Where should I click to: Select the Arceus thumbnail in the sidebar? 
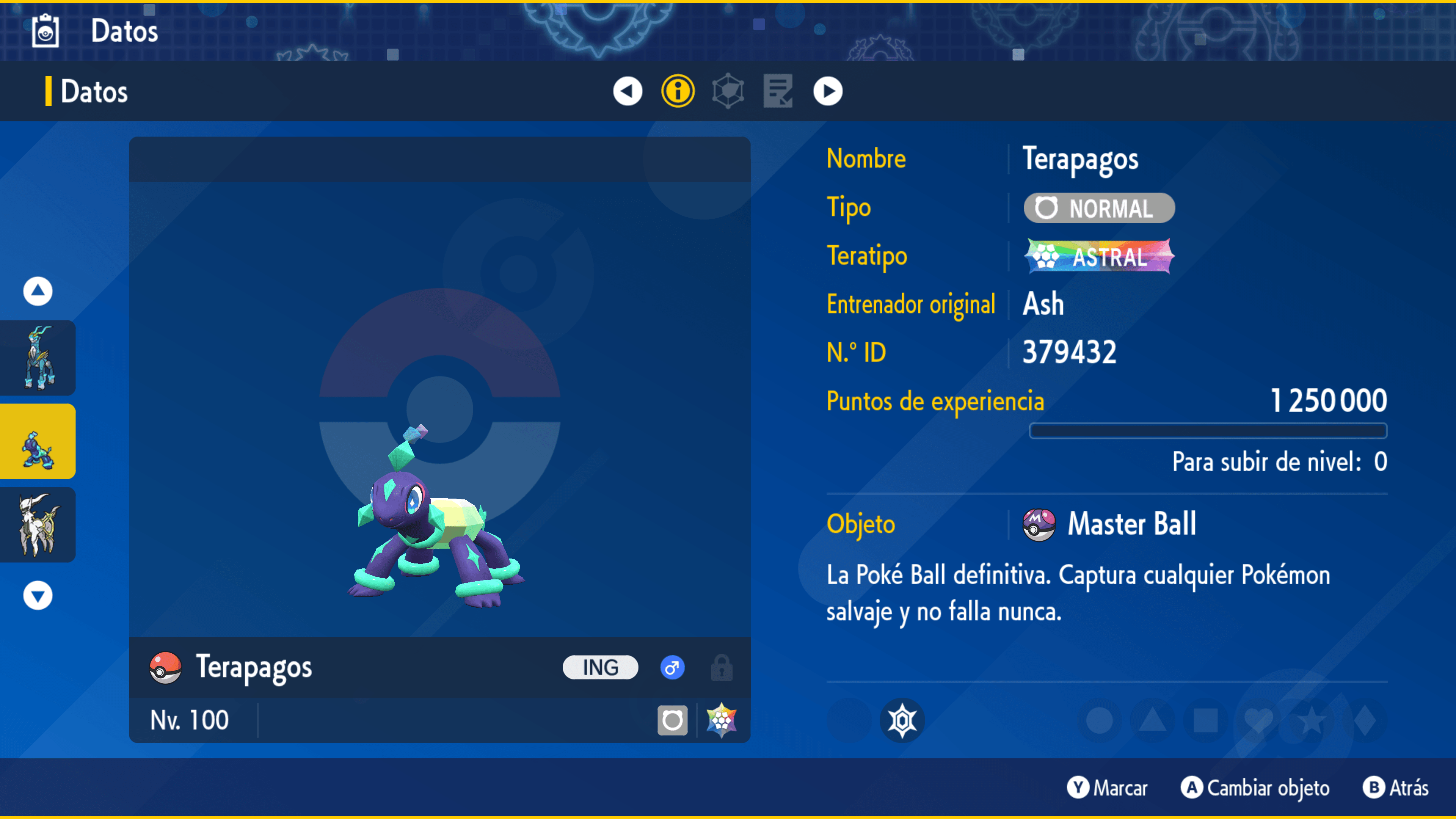pyautogui.click(x=37, y=524)
